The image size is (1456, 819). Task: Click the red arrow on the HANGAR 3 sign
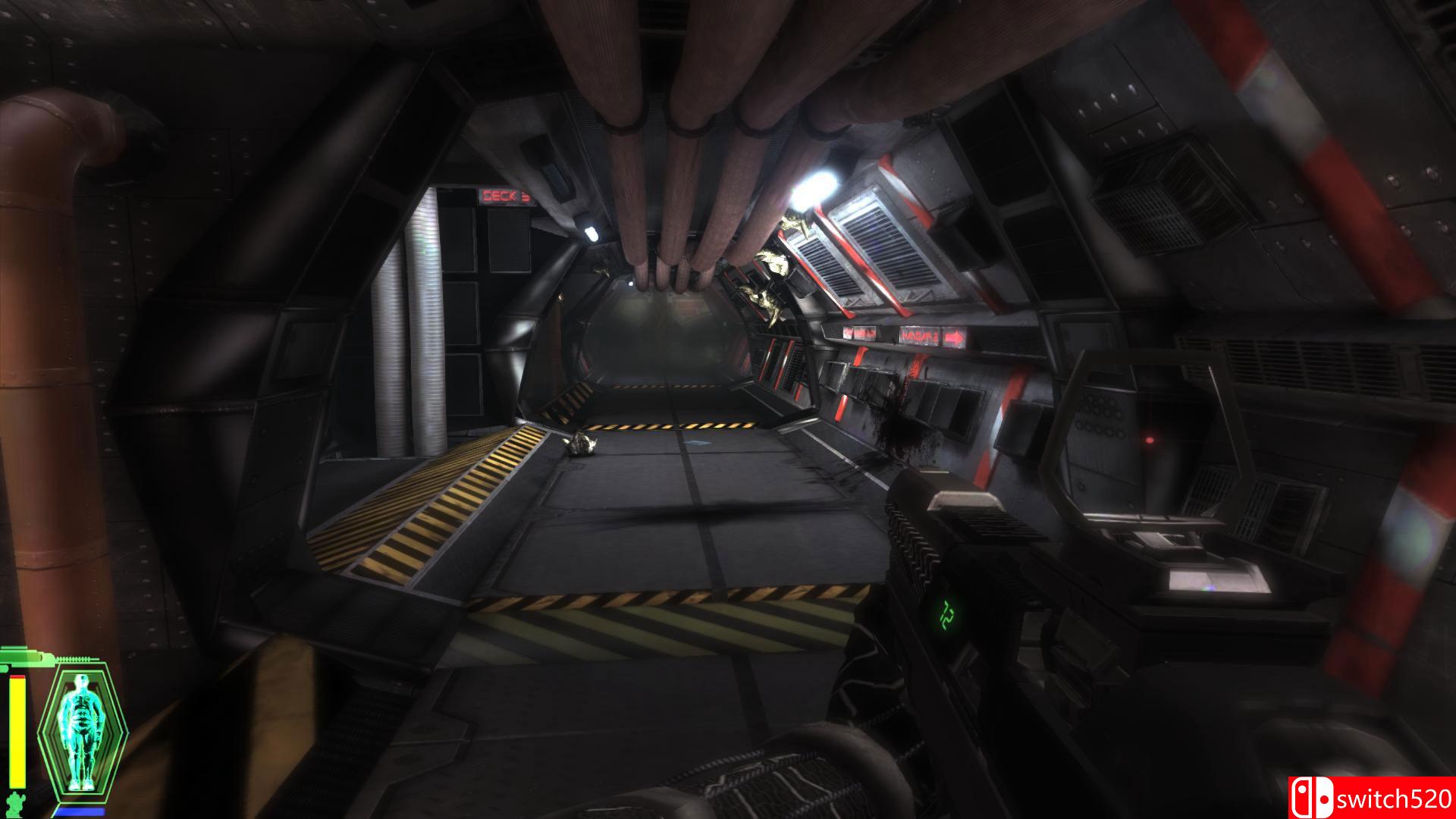[x=954, y=336]
